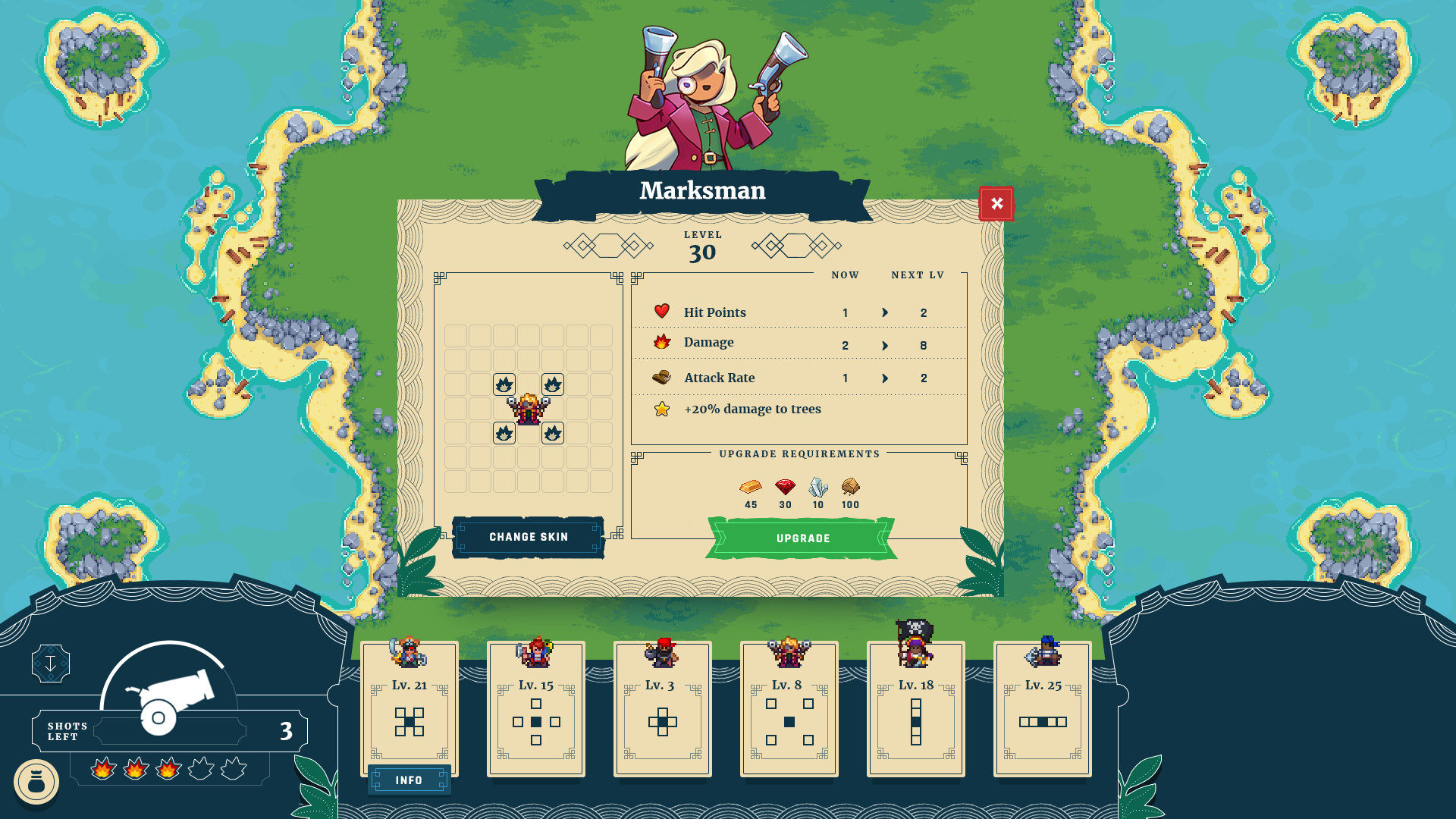This screenshot has width=1456, height=819.
Task: Close the Marksman info panel
Action: point(996,203)
